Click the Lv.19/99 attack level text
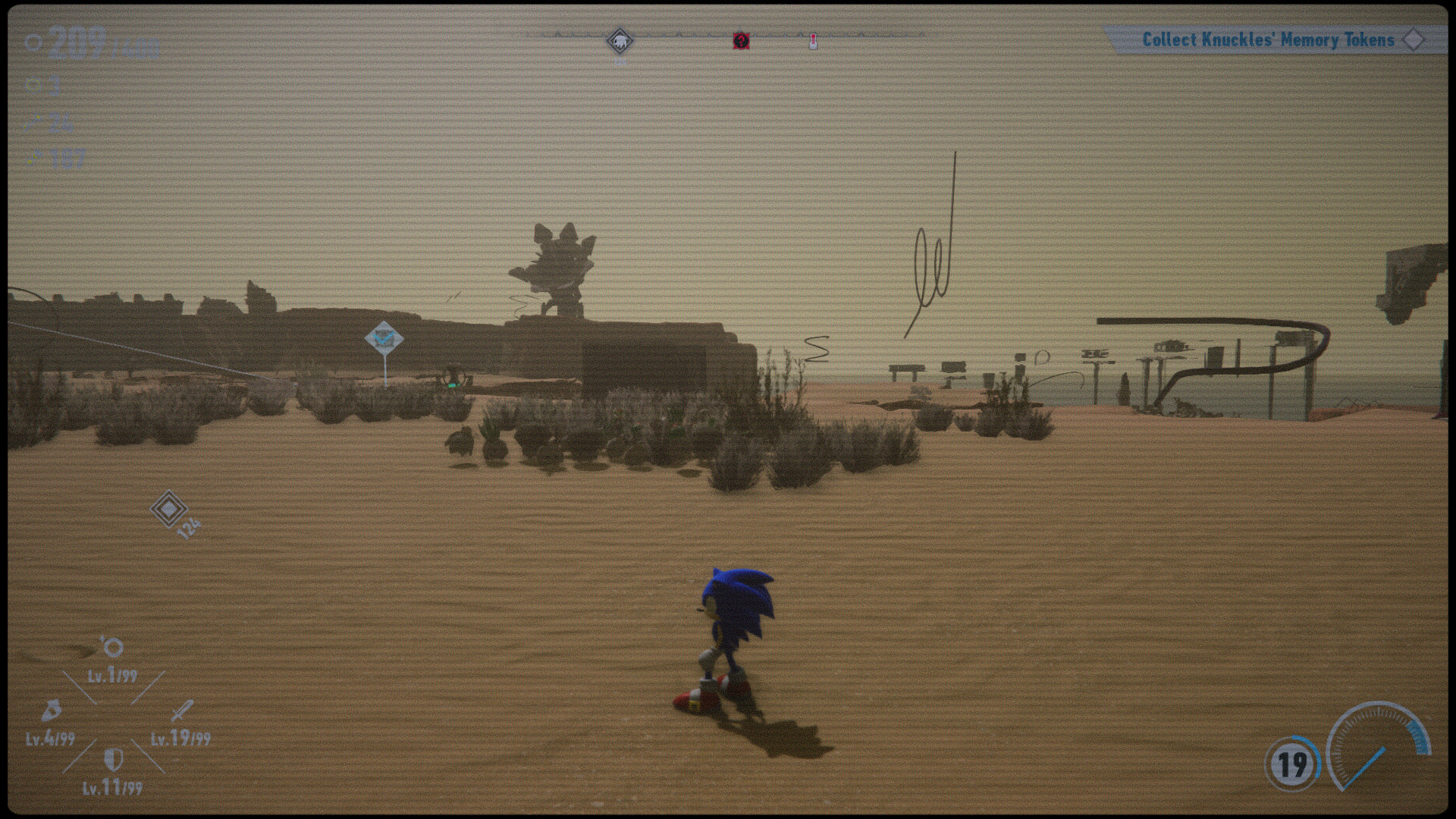 [x=180, y=737]
